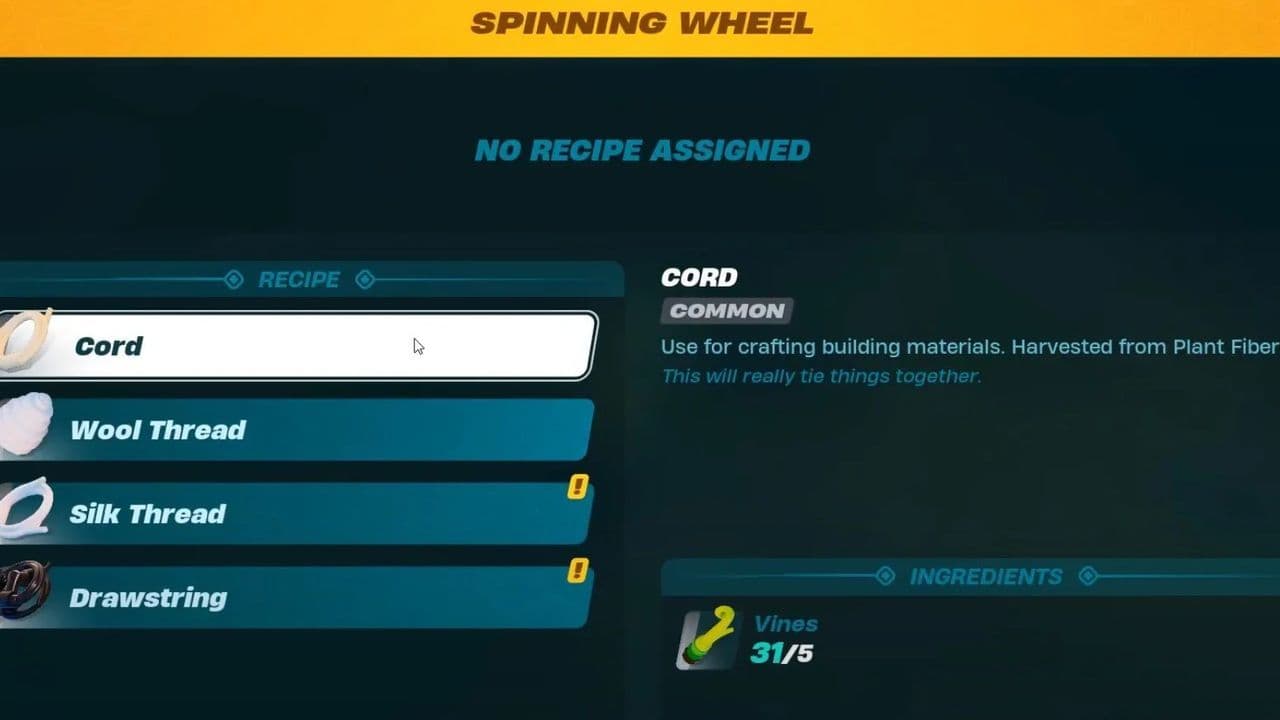Select the Wool Thread recipe

pyautogui.click(x=300, y=430)
